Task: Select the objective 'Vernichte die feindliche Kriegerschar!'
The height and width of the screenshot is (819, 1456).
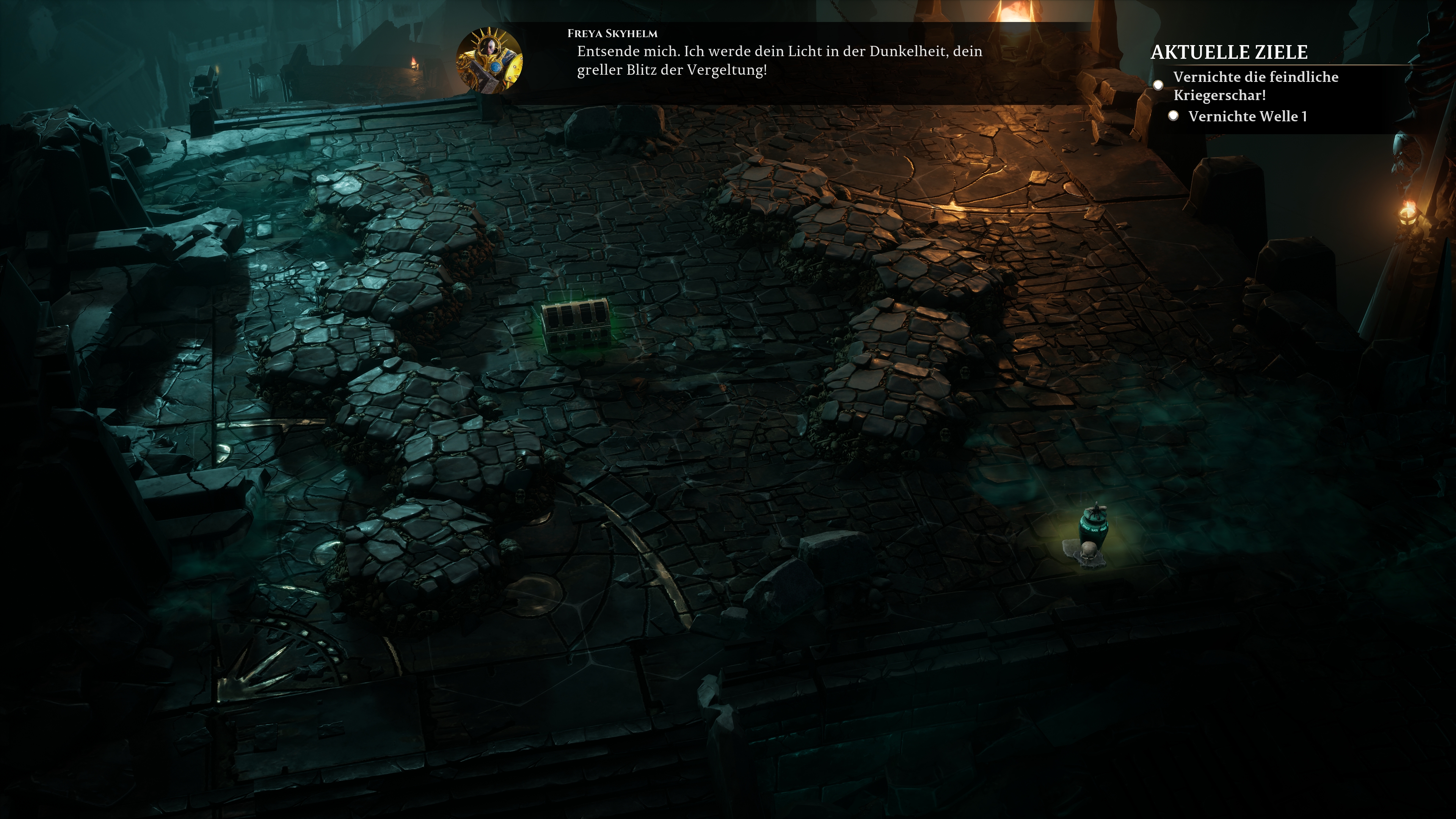Action: click(1255, 86)
